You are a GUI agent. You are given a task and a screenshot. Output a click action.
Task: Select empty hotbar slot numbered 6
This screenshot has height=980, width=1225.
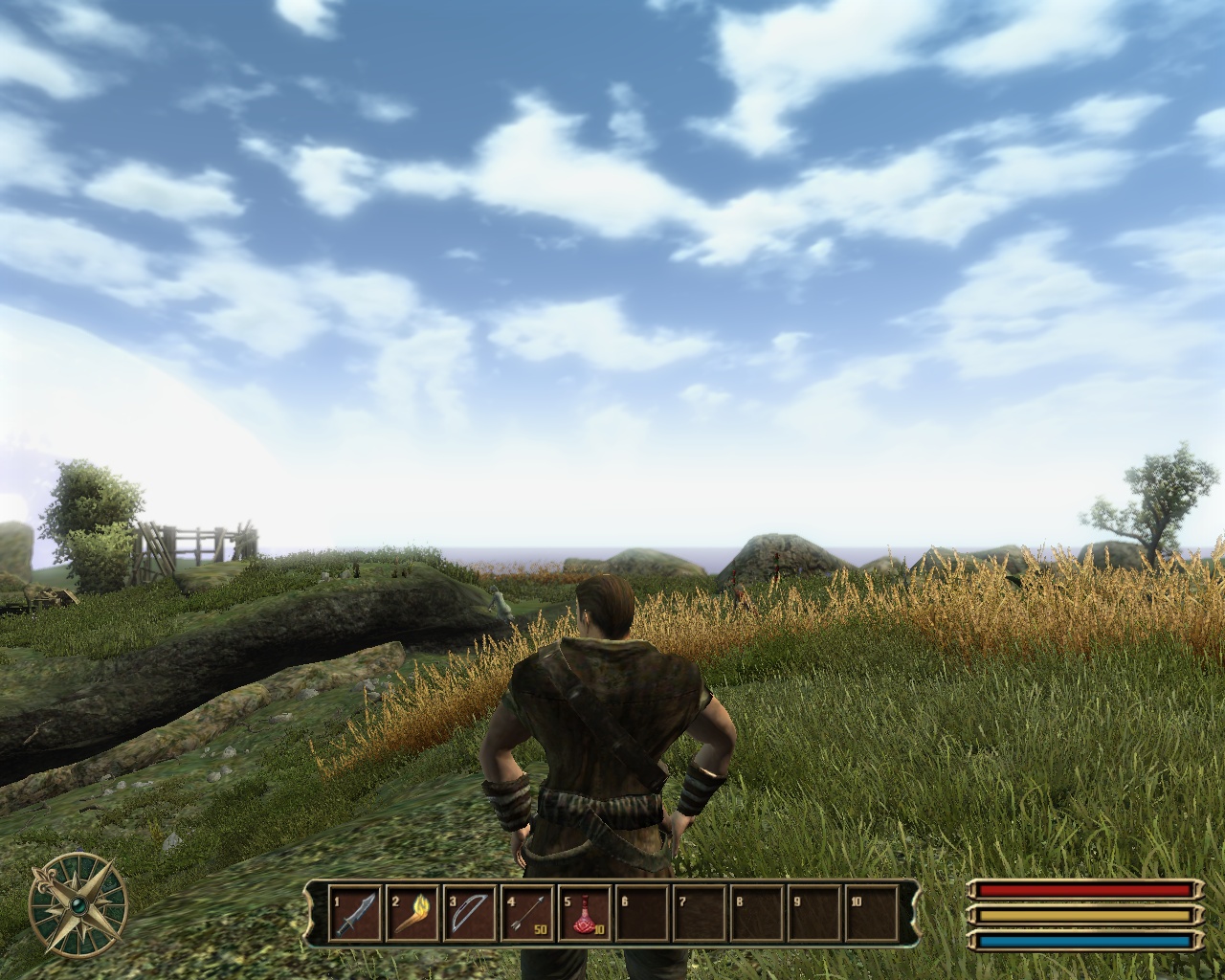(x=642, y=914)
